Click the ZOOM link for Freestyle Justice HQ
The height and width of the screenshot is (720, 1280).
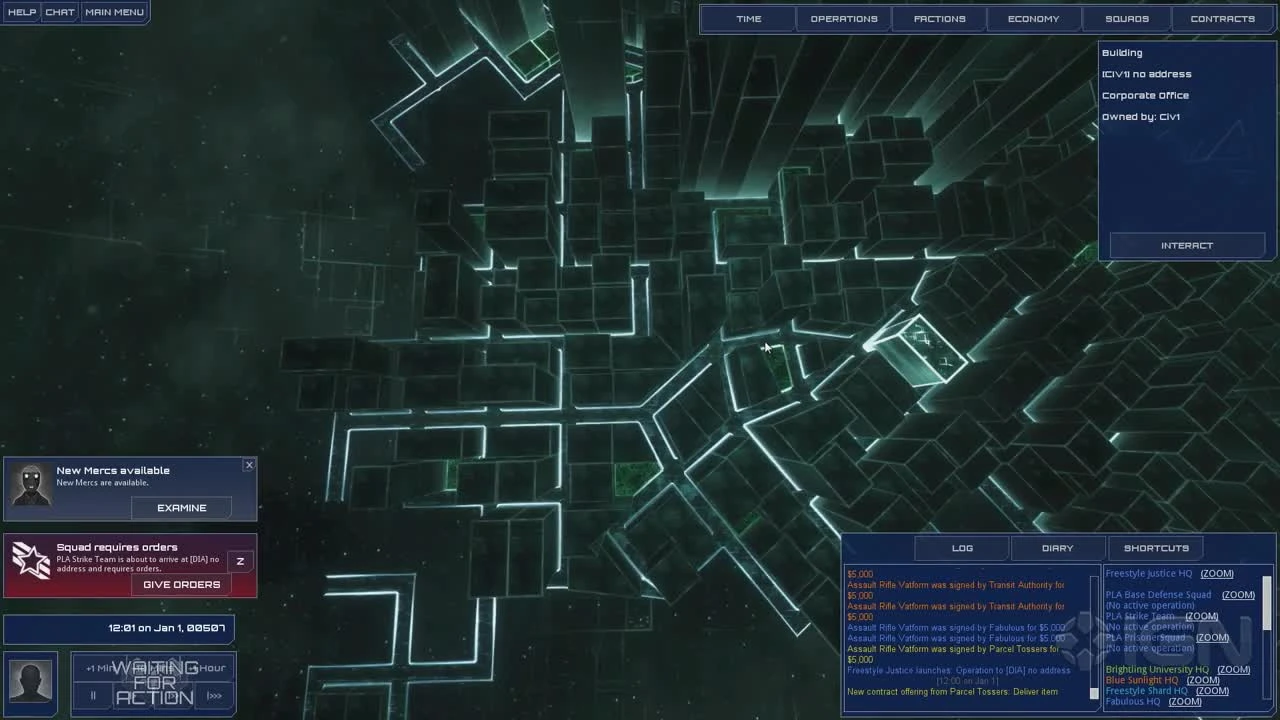click(x=1216, y=573)
